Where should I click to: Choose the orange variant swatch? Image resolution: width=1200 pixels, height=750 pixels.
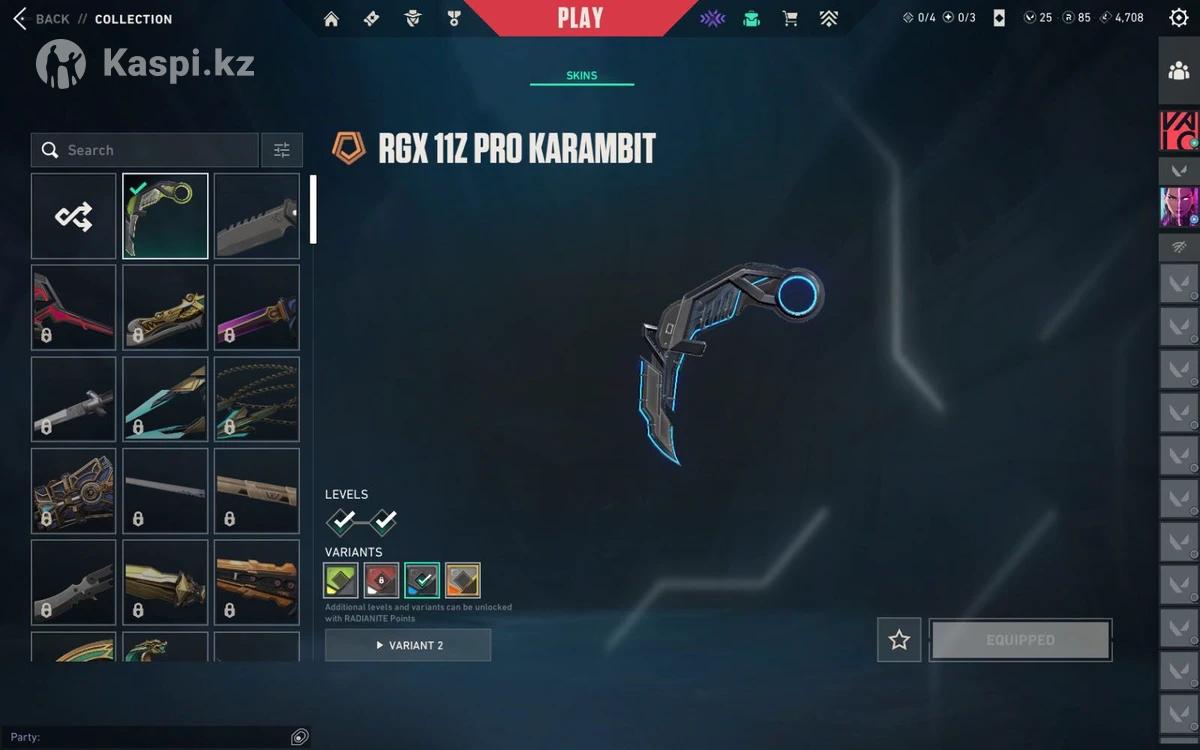(x=462, y=580)
